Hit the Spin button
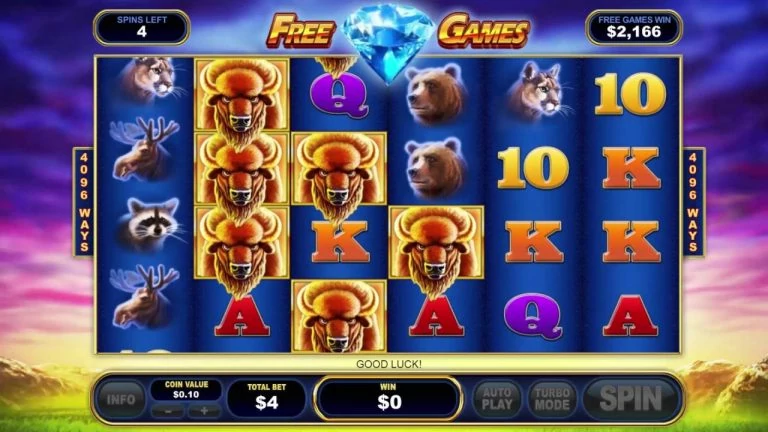This screenshot has height=432, width=768. point(630,398)
